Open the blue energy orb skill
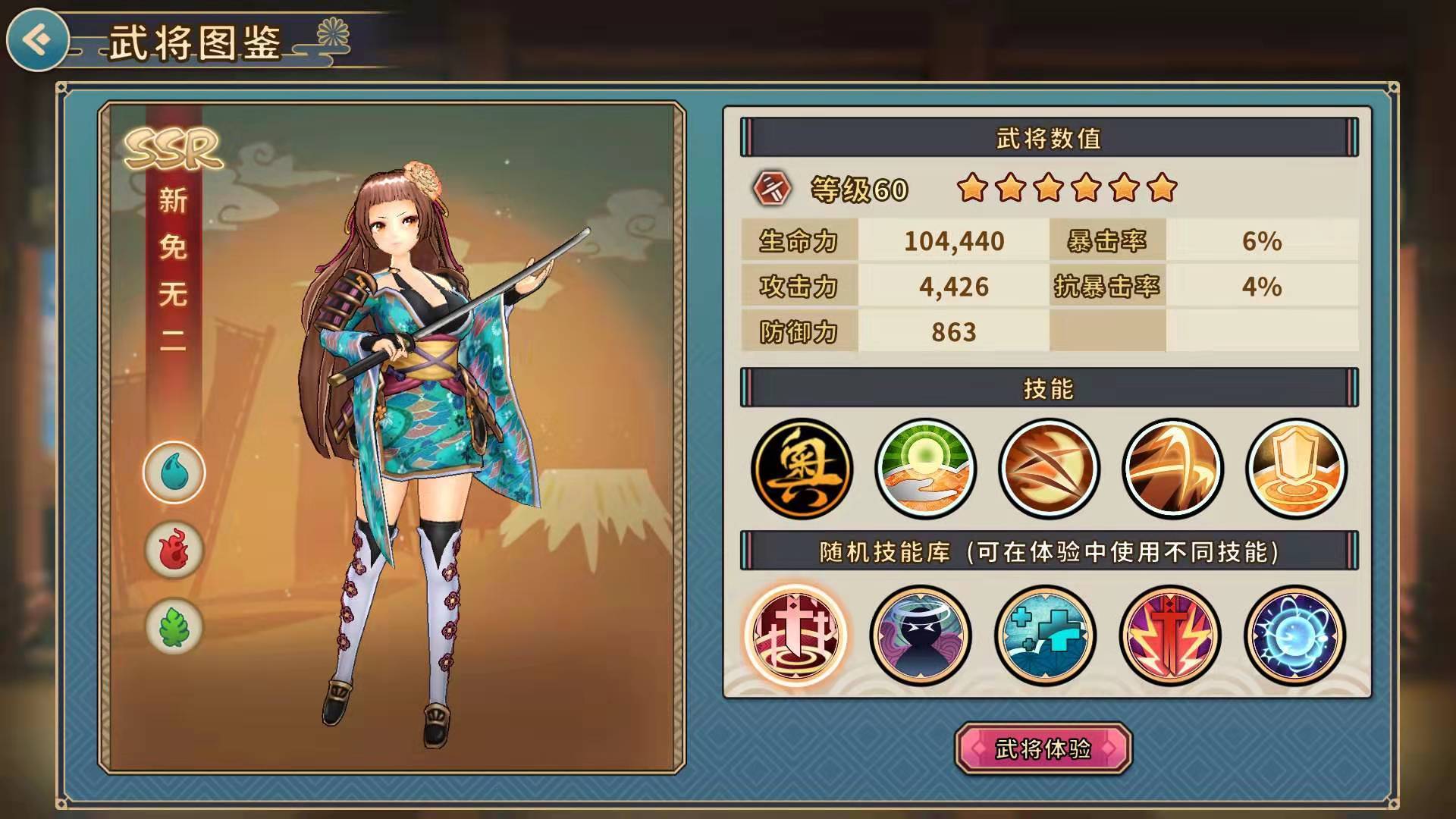 point(1294,635)
